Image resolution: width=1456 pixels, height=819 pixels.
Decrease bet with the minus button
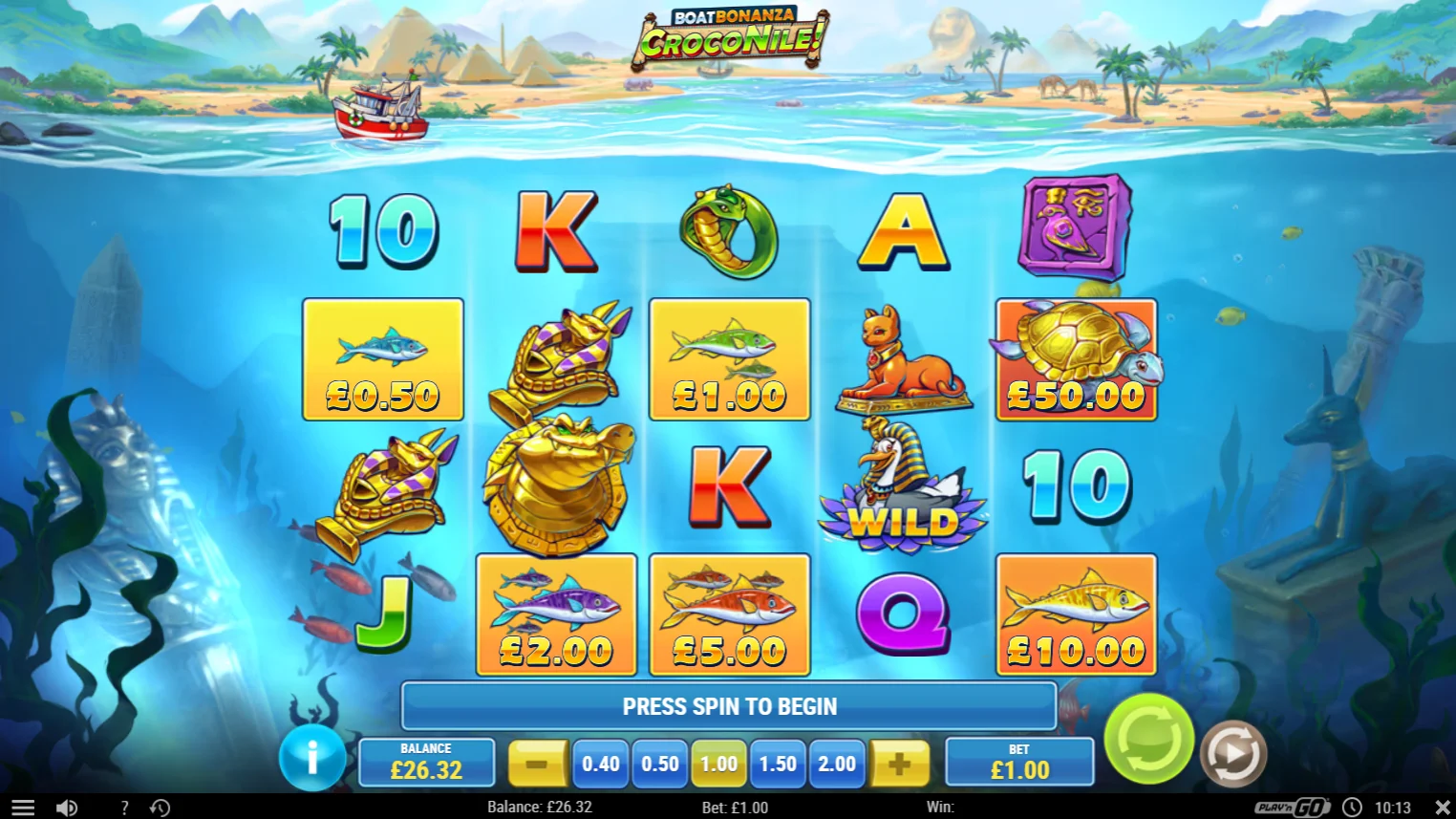tap(538, 764)
